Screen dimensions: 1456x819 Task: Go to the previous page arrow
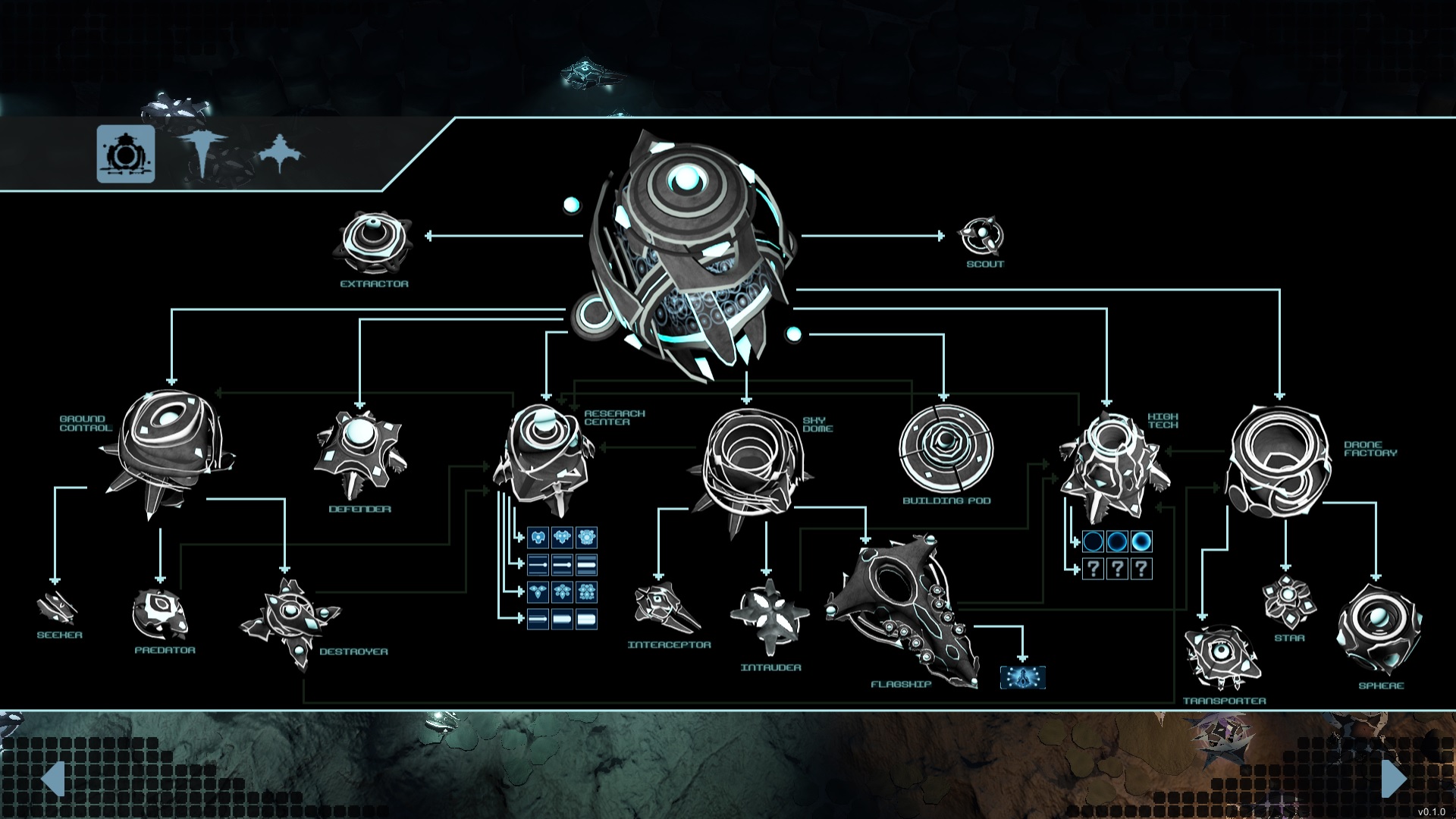pos(52,779)
